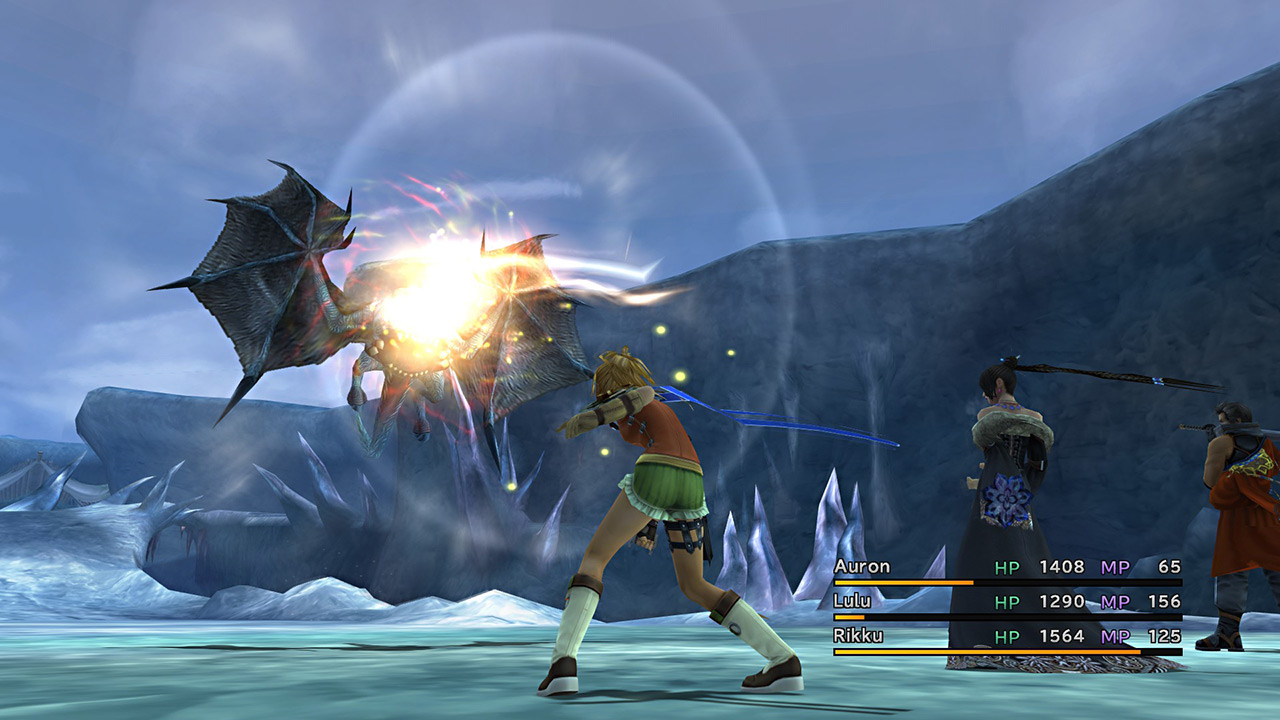
Task: Click Rikku's name in the party panel
Action: 858,635
